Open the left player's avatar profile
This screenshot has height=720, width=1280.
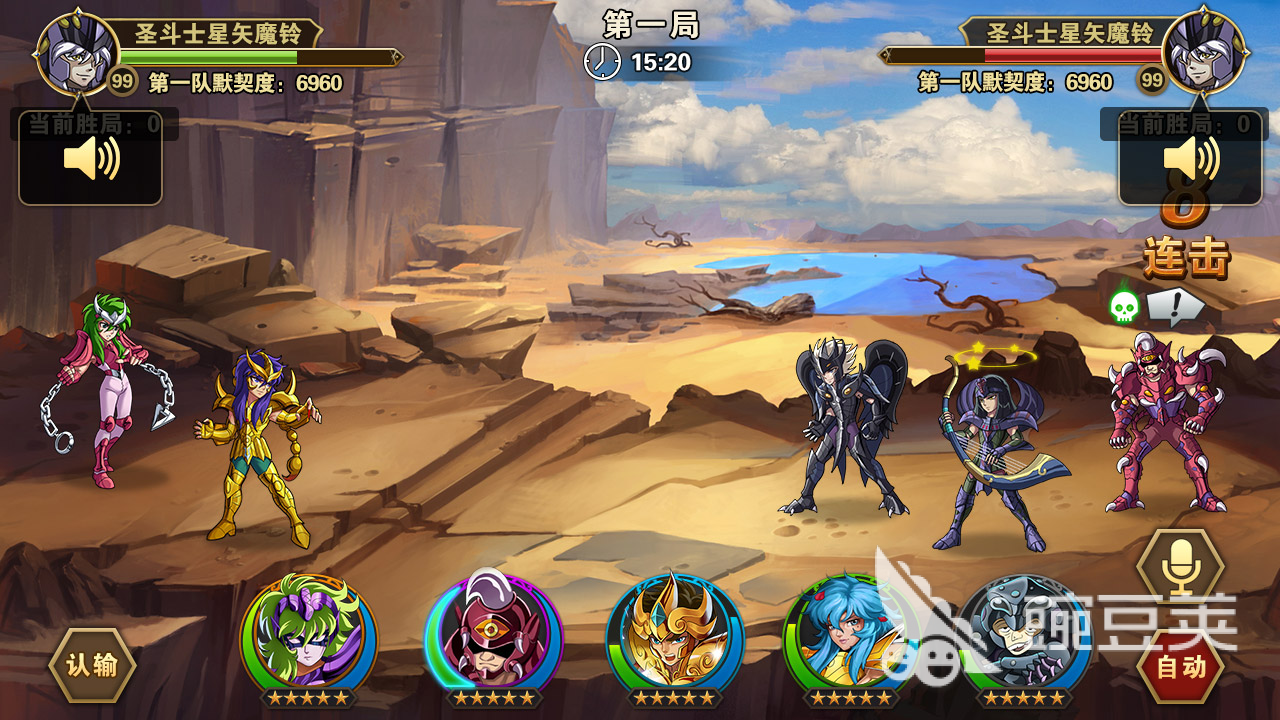(x=77, y=48)
